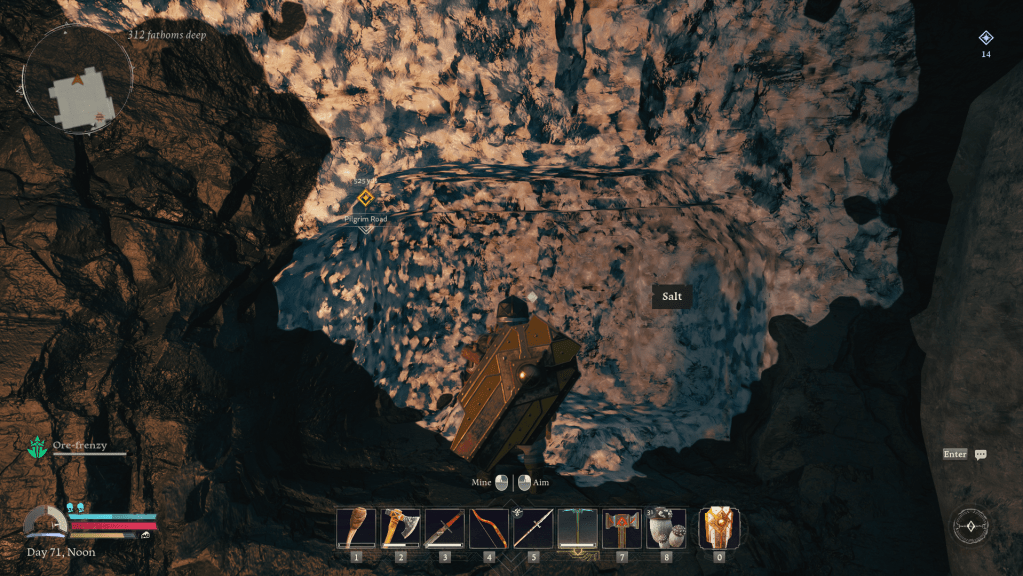Select the spear in hotbar slot 5
1023x576 pixels.
533,528
